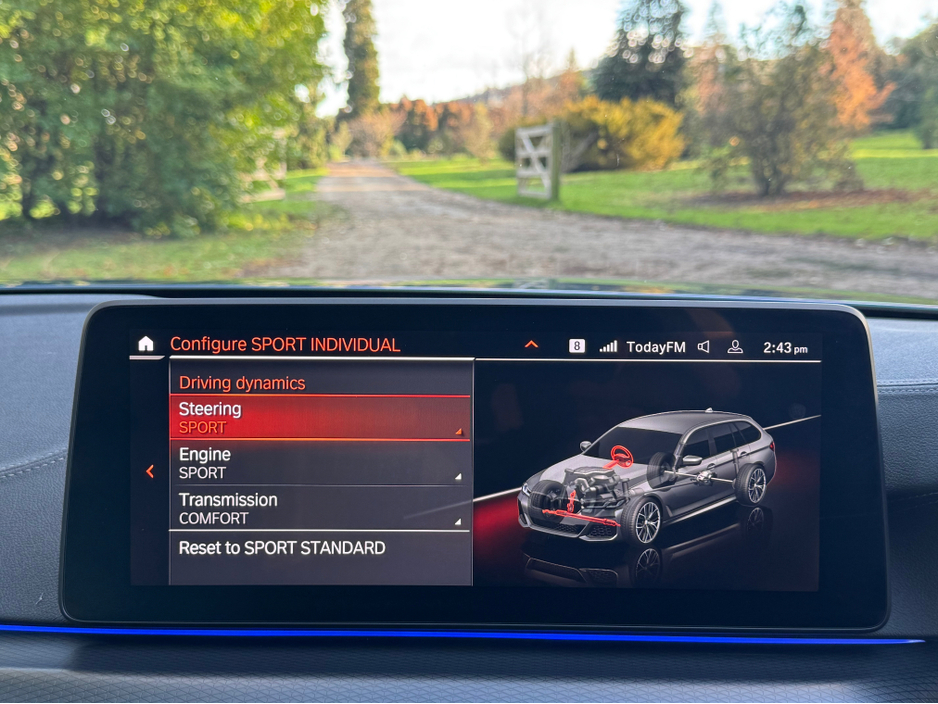
Task: Tap the speaker mute icon
Action: pyautogui.click(x=704, y=347)
